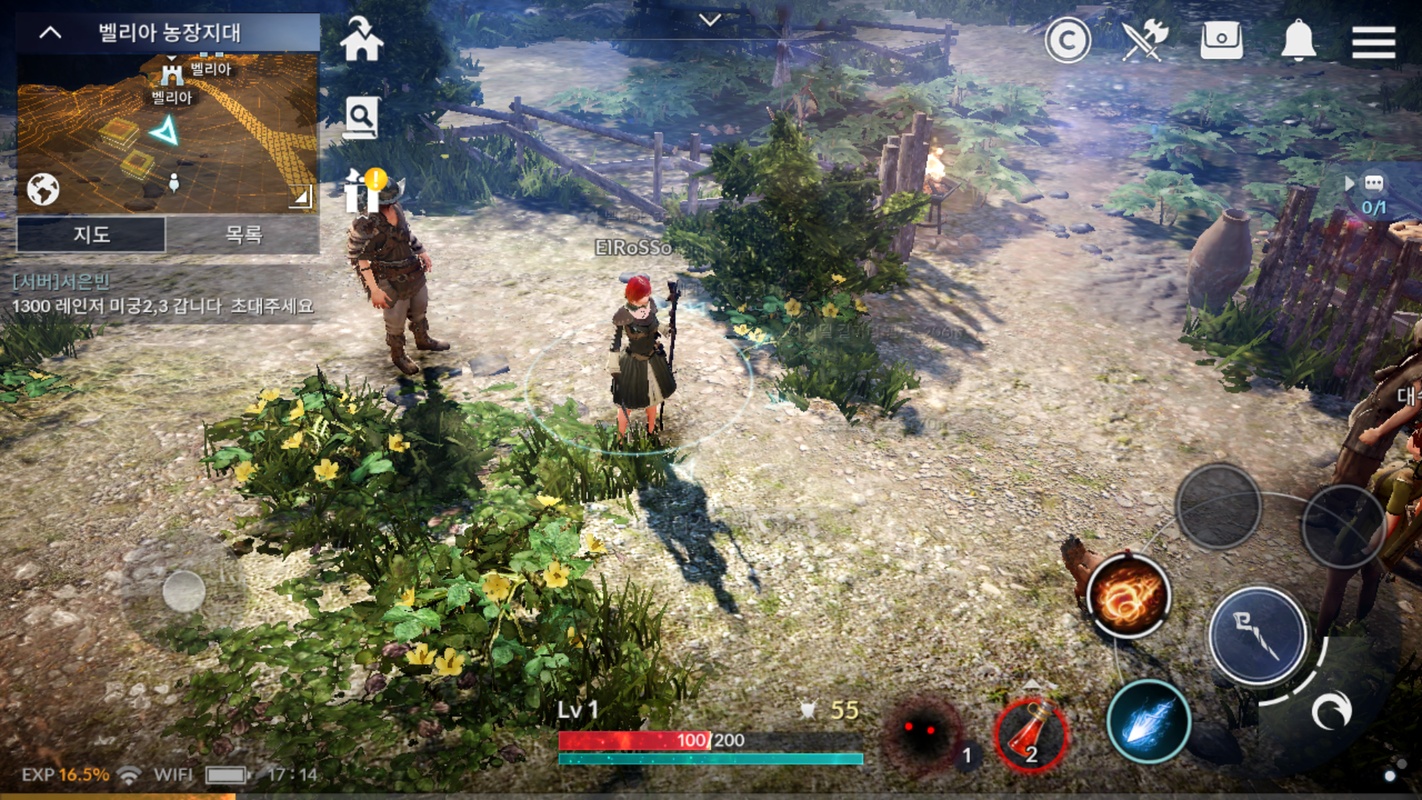
Task: Open the hamburger main menu
Action: [x=1373, y=42]
